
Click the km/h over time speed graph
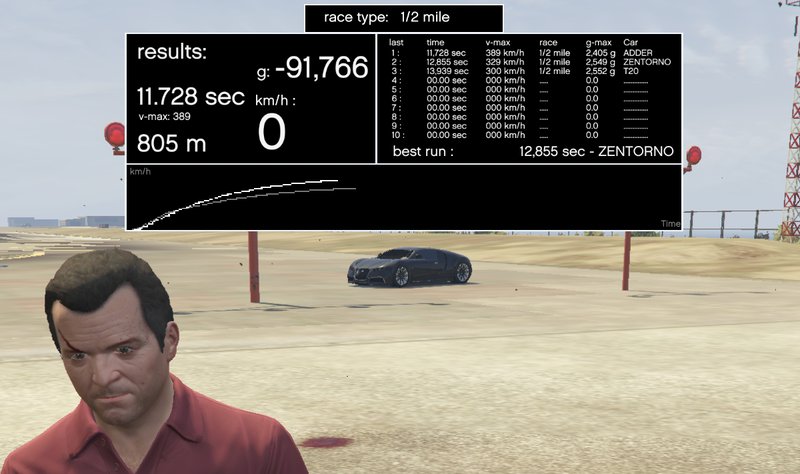pyautogui.click(x=404, y=198)
